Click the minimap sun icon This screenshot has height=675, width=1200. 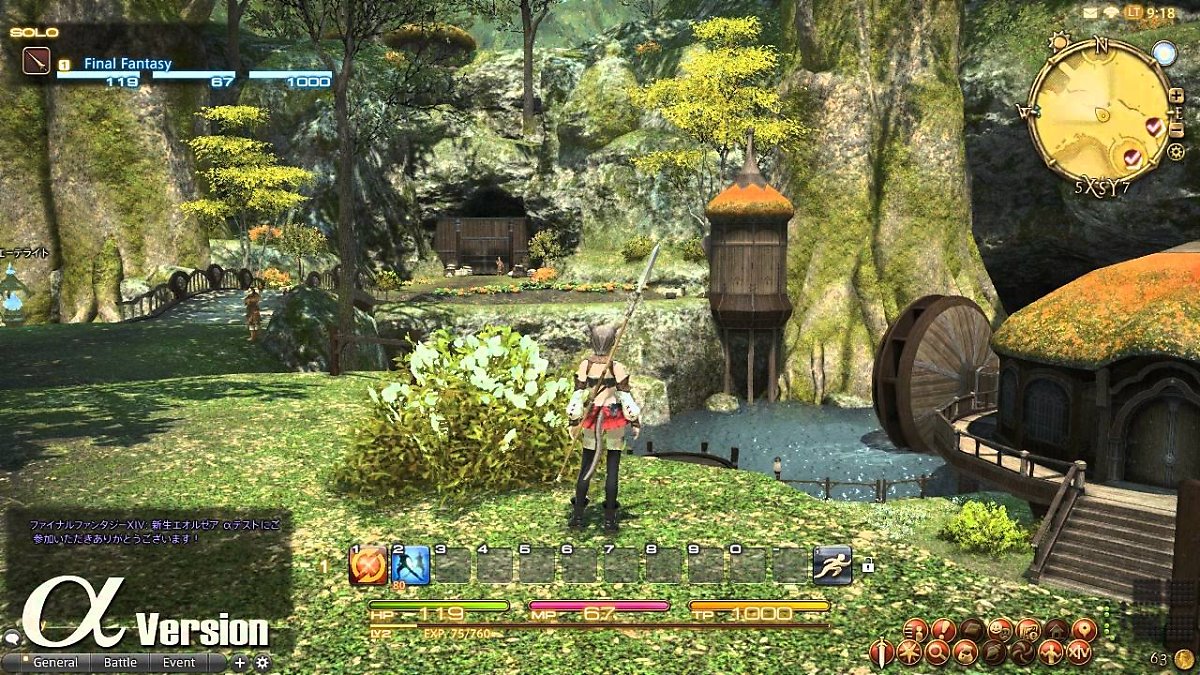(1060, 43)
